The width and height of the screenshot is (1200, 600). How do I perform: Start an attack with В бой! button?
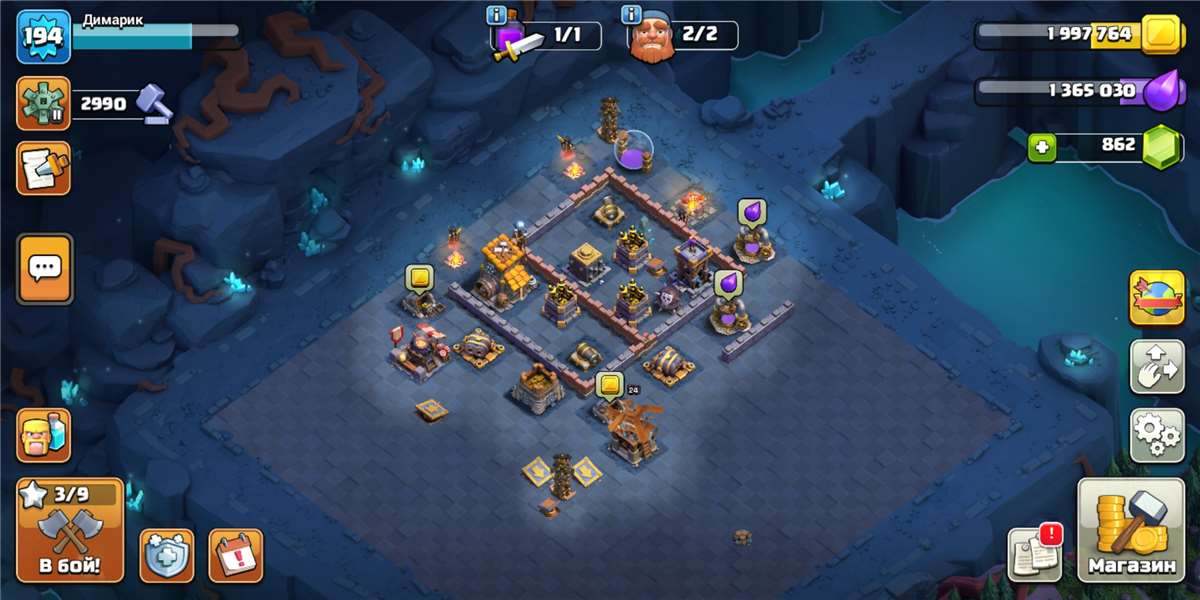point(70,531)
